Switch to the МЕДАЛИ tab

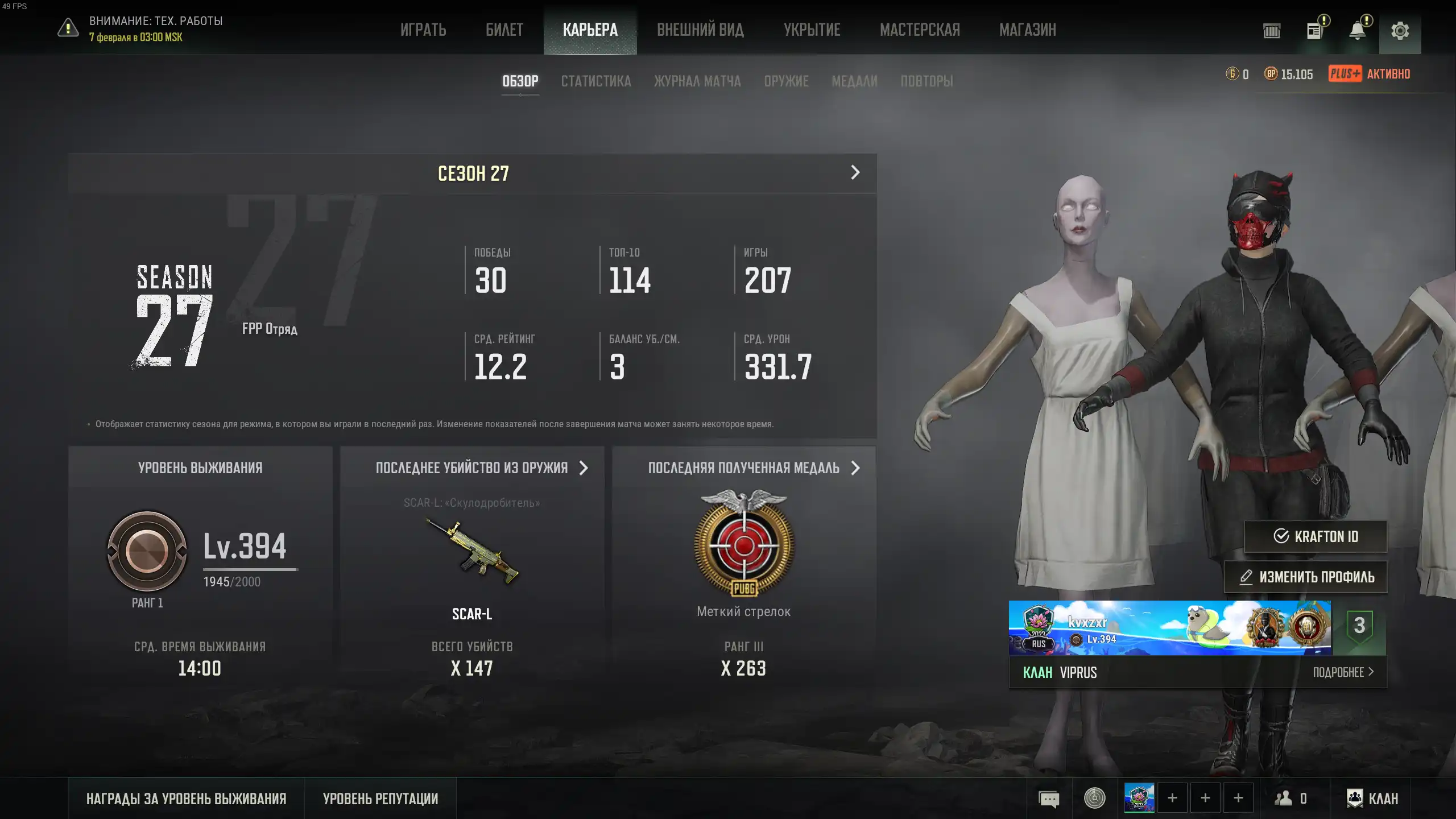pyautogui.click(x=854, y=81)
